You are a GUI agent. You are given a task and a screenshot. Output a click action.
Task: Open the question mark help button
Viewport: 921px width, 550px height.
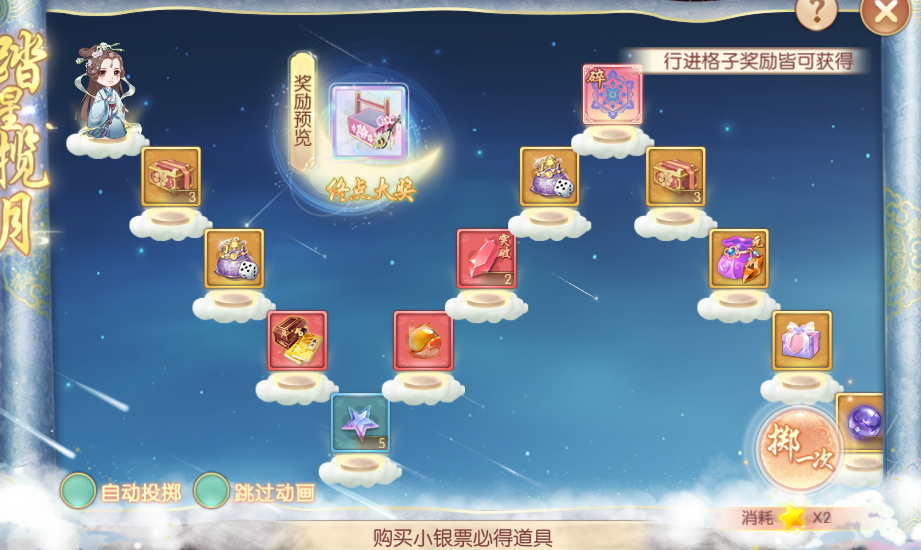(816, 13)
